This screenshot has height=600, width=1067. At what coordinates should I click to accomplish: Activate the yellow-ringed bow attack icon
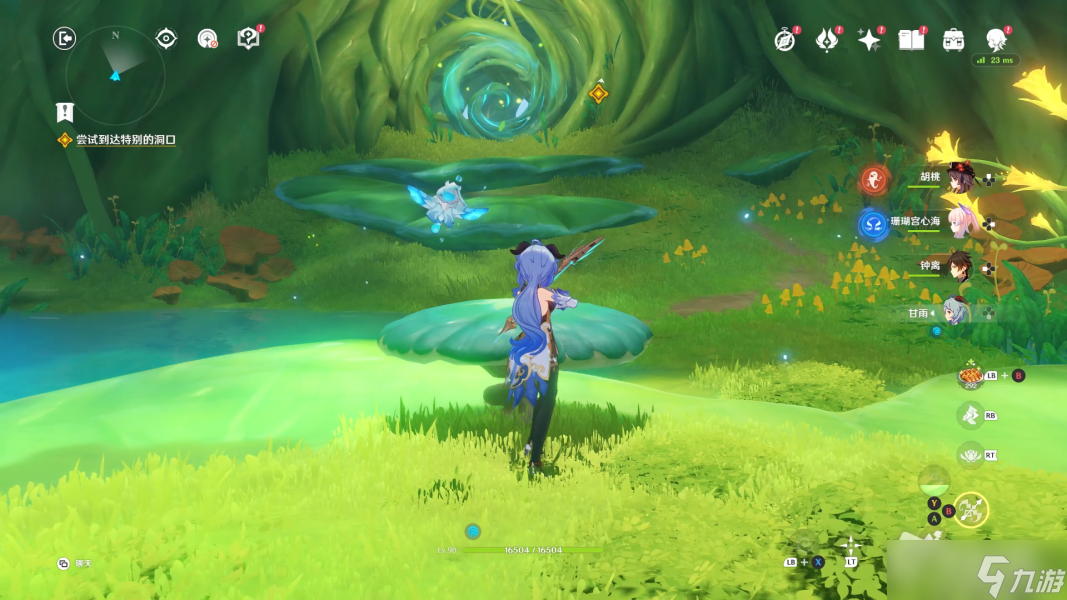[x=970, y=511]
